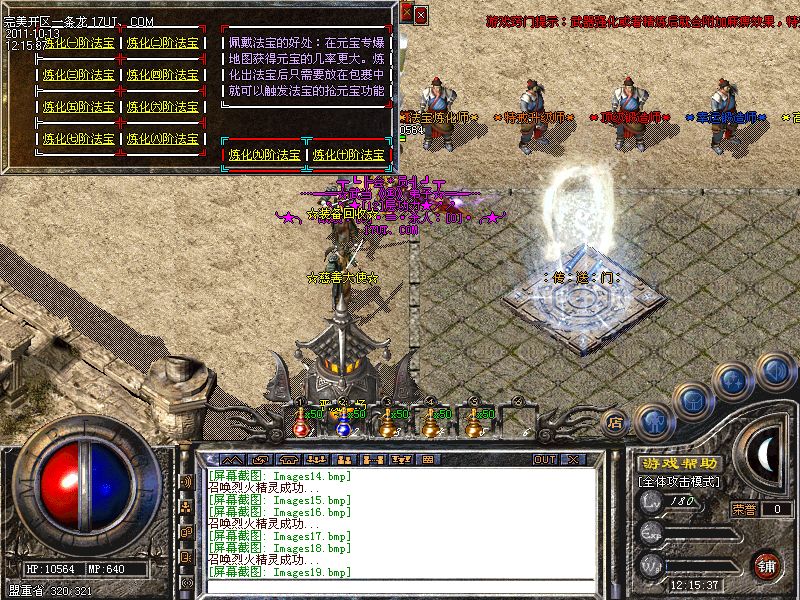Screen dimensions: 800x600
Task: Pick the 炼化(六)阶法宝 link
Action: pos(164,107)
